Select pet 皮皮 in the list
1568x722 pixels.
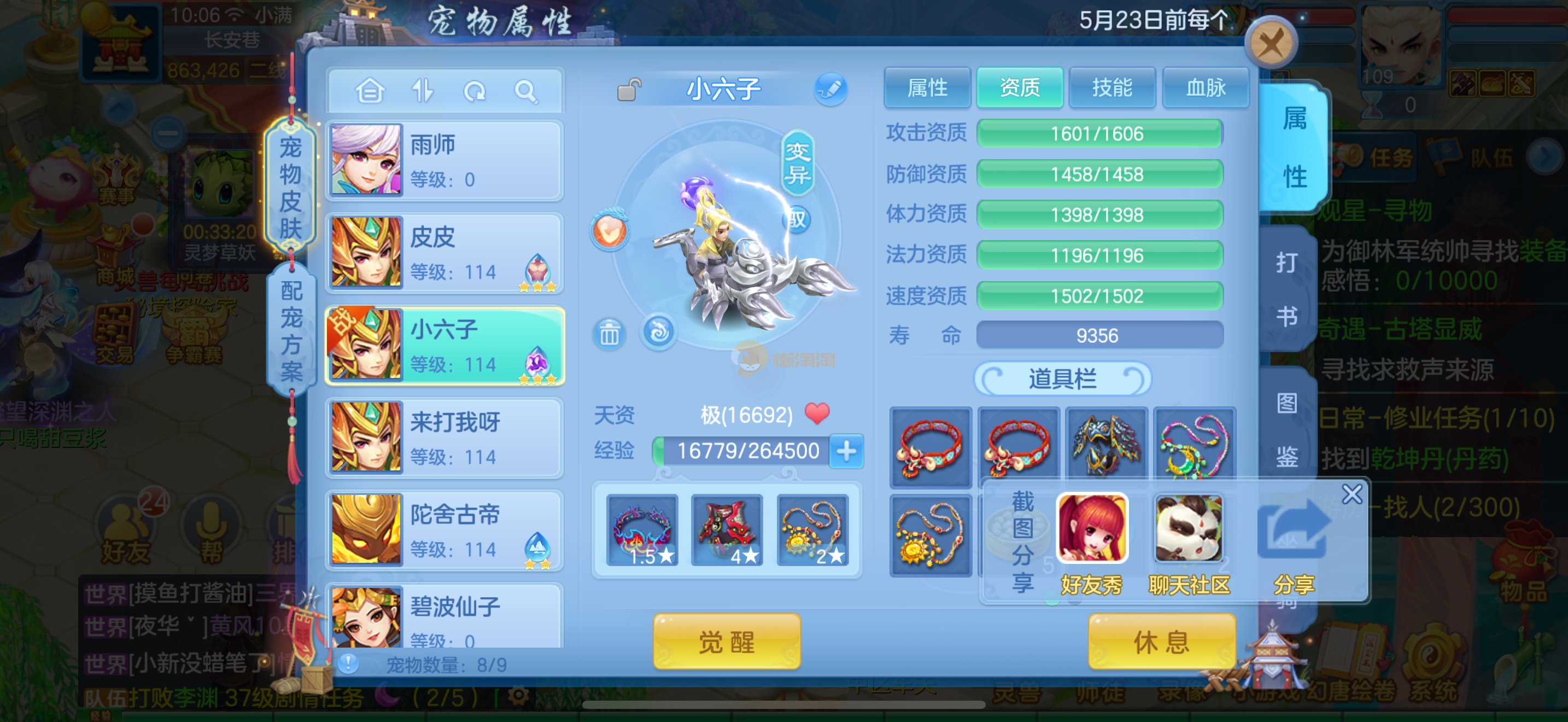point(444,253)
